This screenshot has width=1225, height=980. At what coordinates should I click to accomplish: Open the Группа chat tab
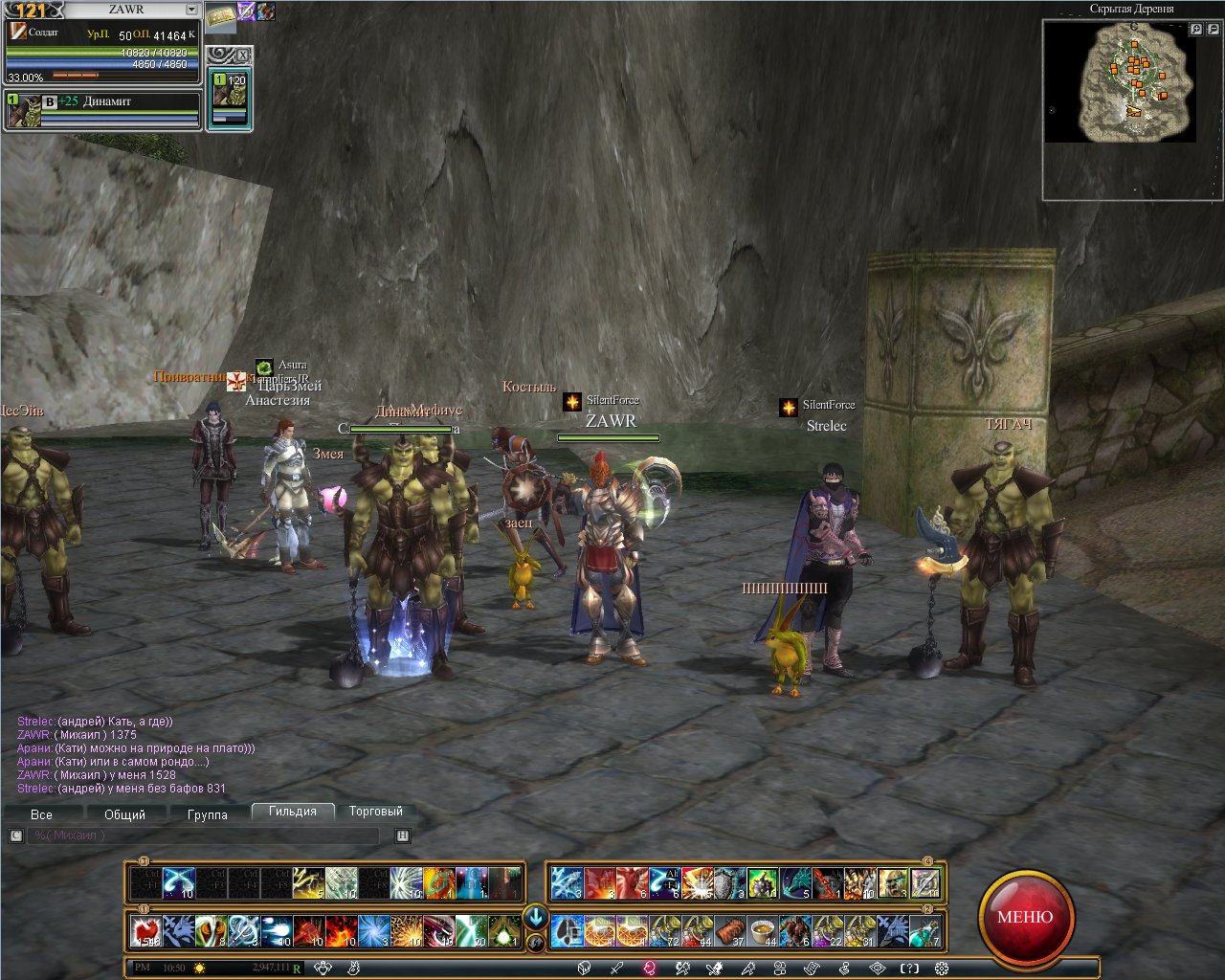tap(208, 814)
